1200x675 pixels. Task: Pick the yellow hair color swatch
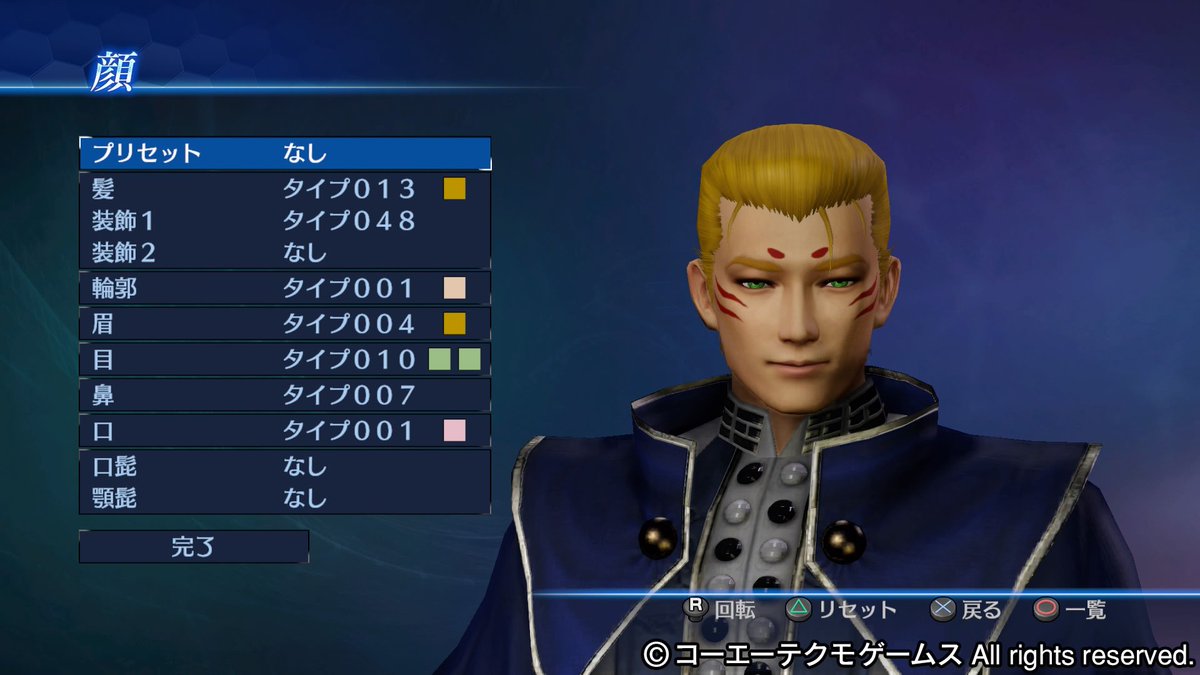[455, 188]
